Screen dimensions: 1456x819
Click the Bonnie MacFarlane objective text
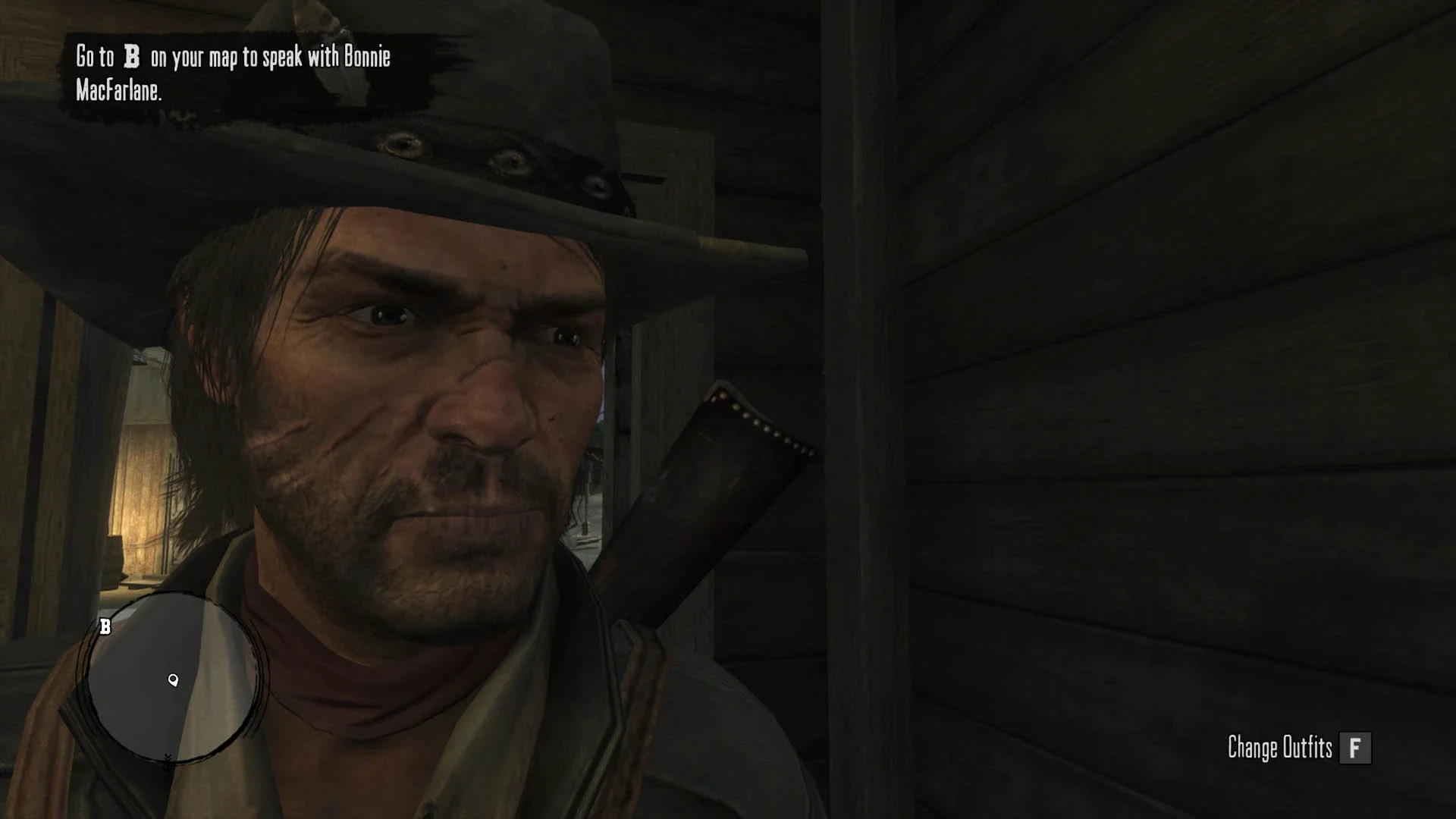pos(233,74)
